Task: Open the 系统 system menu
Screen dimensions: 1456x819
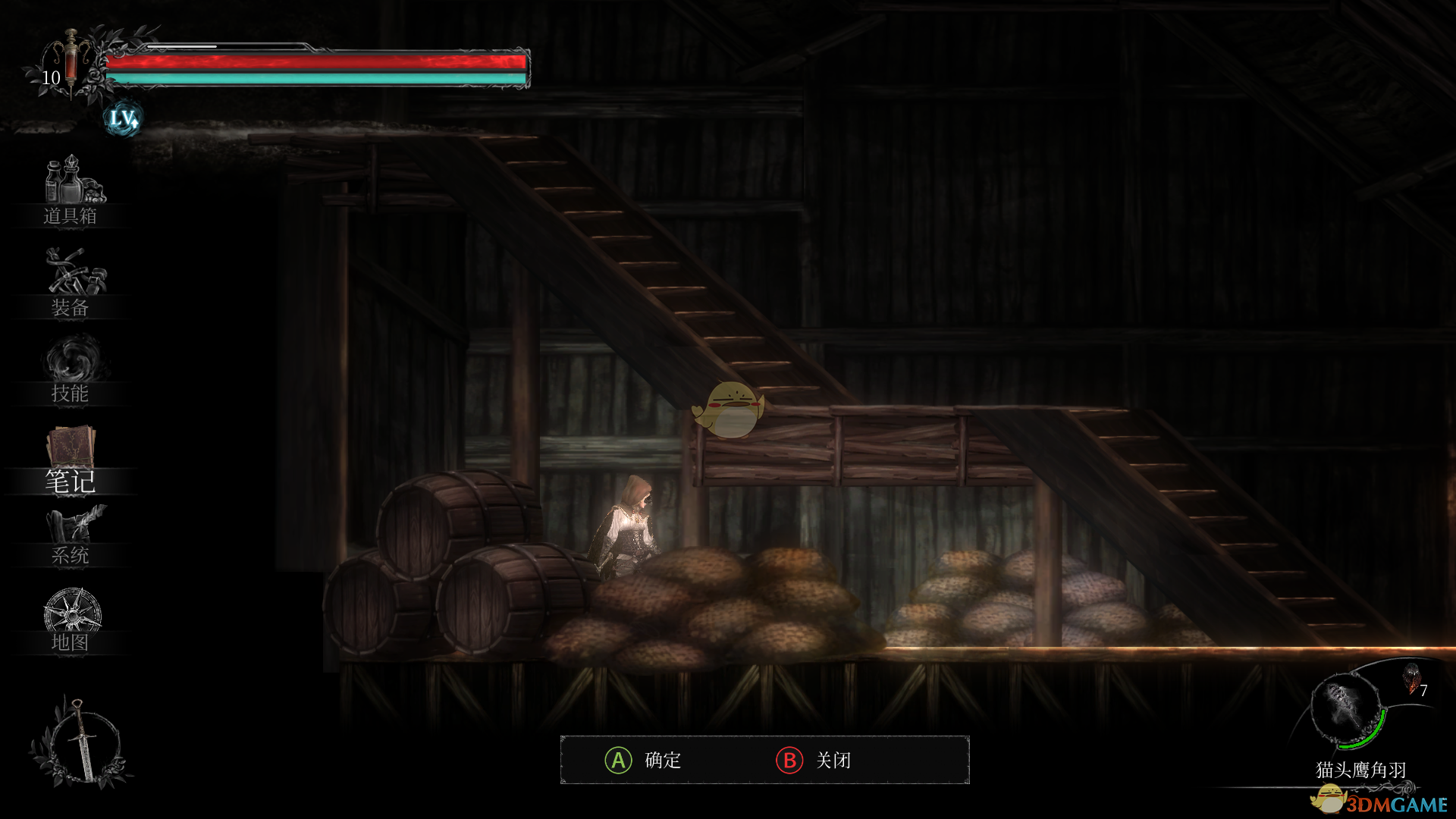Action: (x=71, y=536)
